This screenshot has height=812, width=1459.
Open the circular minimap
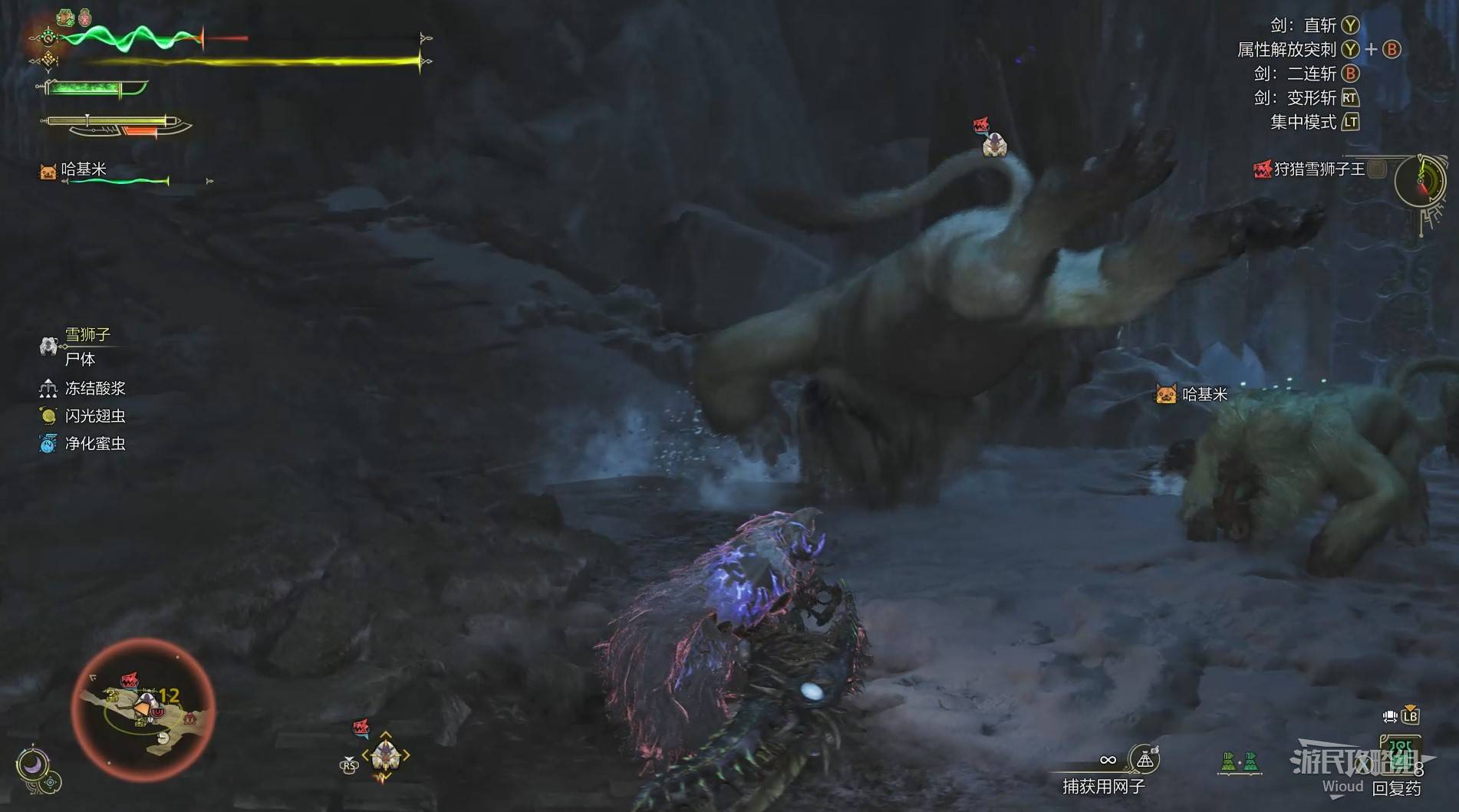[x=143, y=709]
